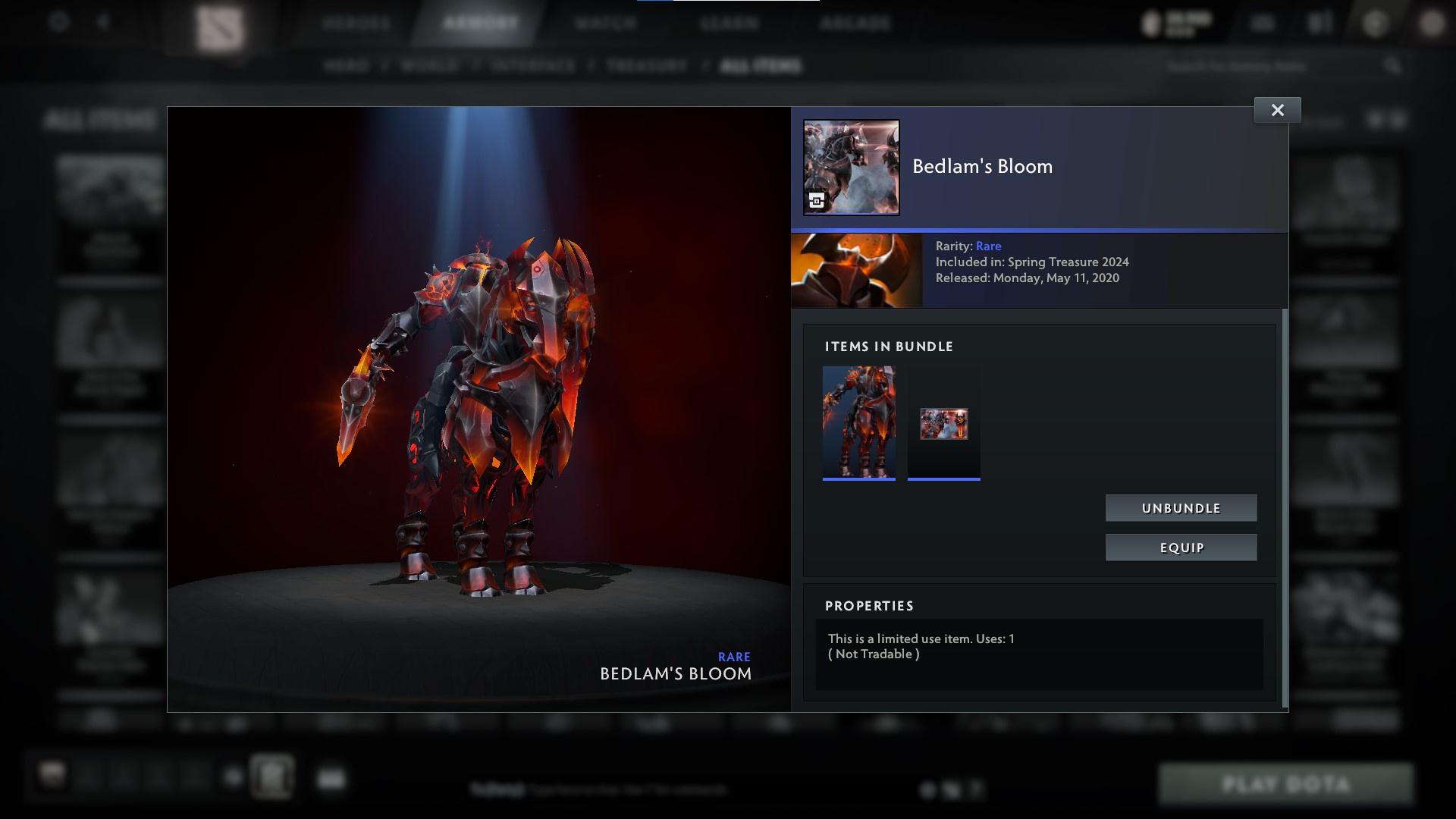This screenshot has height=819, width=1456.
Task: Select the armor set thumbnail in Items in Bundle
Action: (x=858, y=422)
